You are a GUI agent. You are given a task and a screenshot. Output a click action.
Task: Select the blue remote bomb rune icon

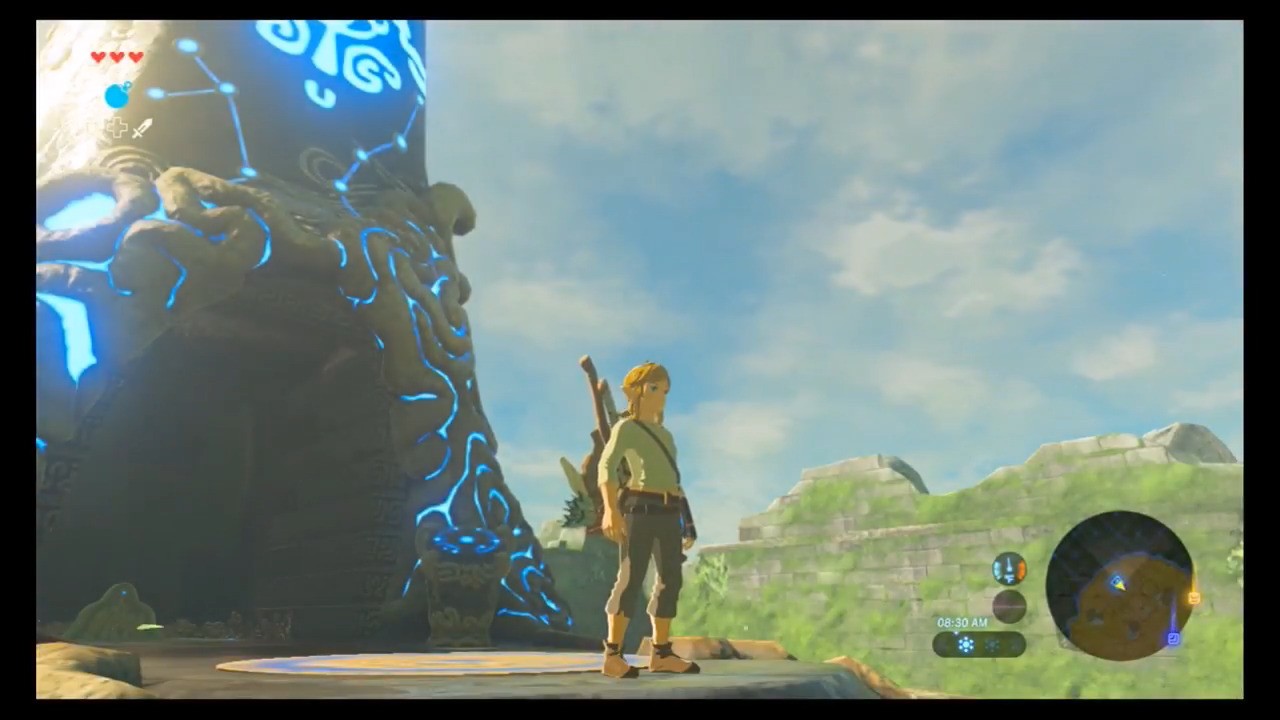point(118,96)
